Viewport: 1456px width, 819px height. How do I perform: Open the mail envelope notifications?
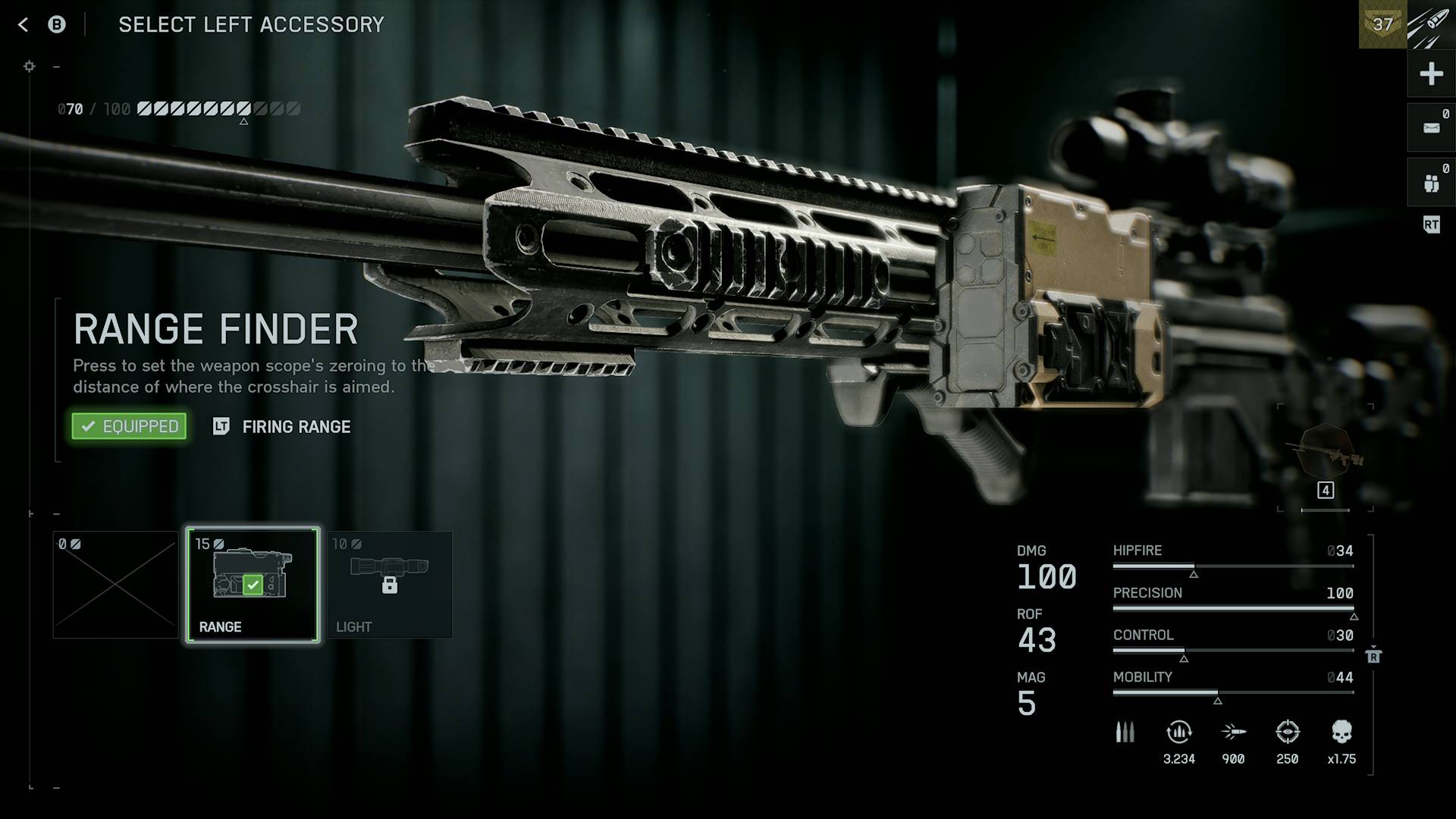1431,128
